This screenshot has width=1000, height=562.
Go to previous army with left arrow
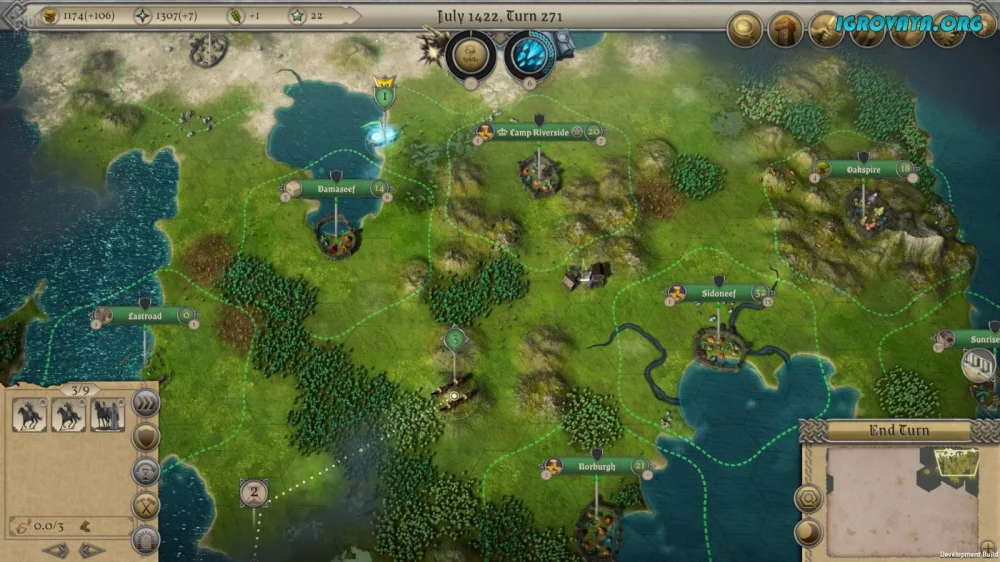57,550
